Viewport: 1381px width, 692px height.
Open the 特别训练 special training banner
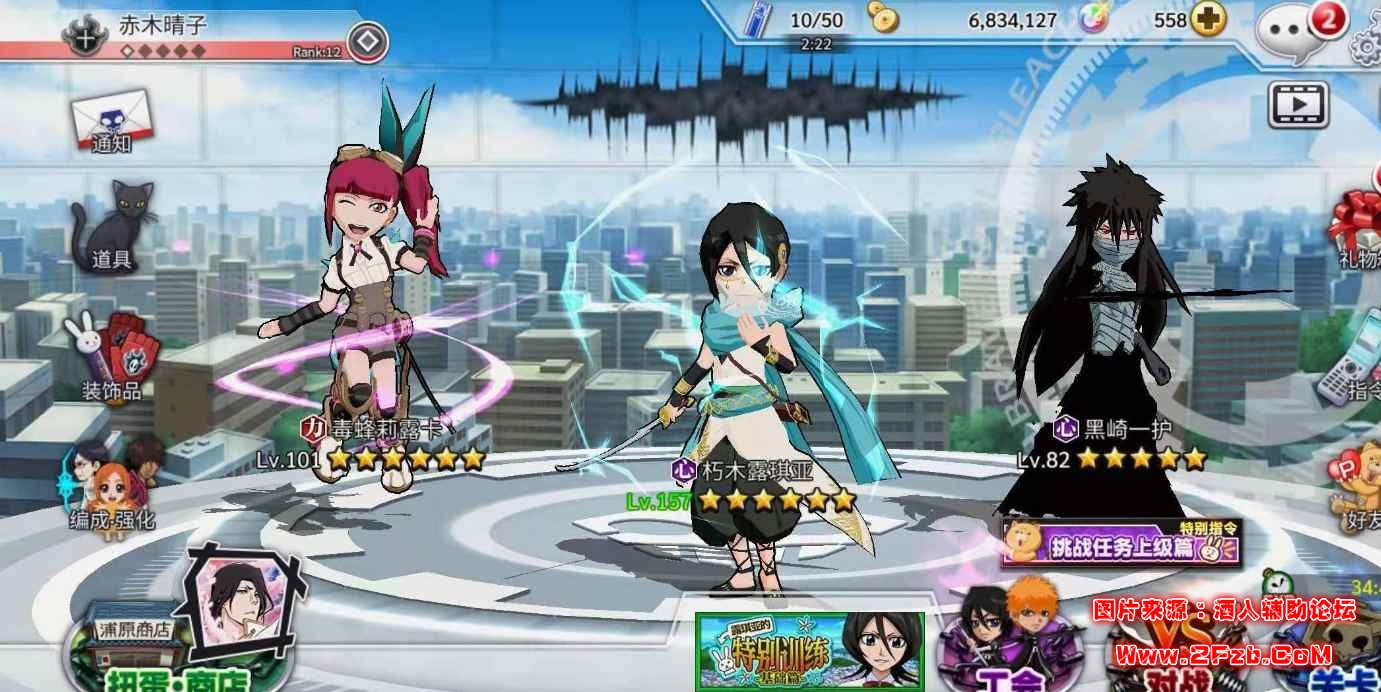tap(810, 652)
